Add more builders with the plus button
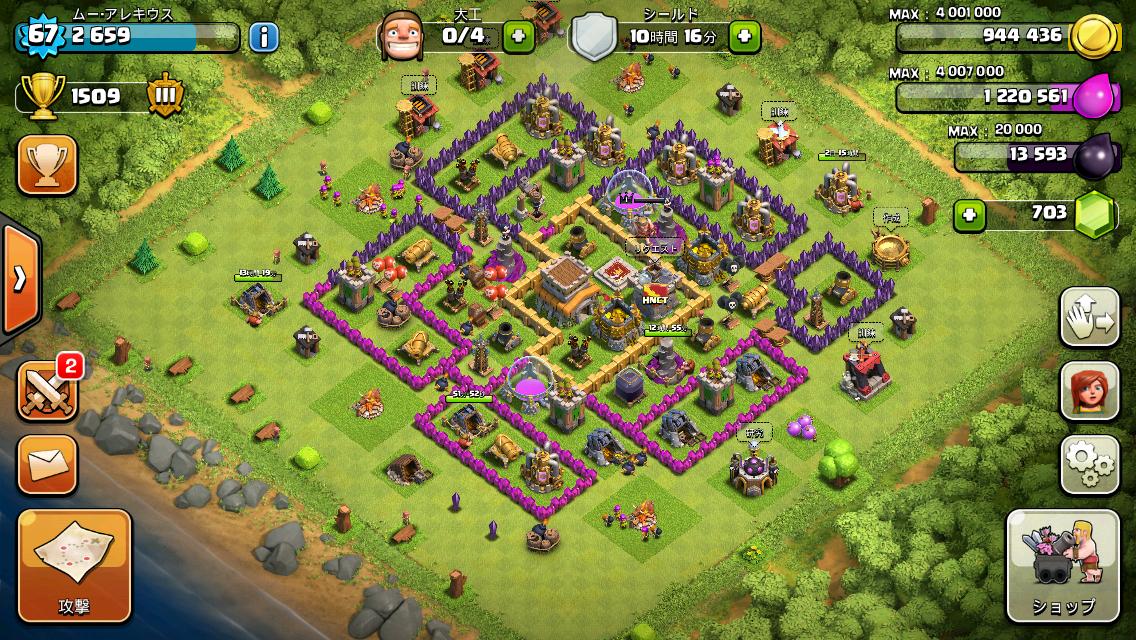 click(x=518, y=37)
